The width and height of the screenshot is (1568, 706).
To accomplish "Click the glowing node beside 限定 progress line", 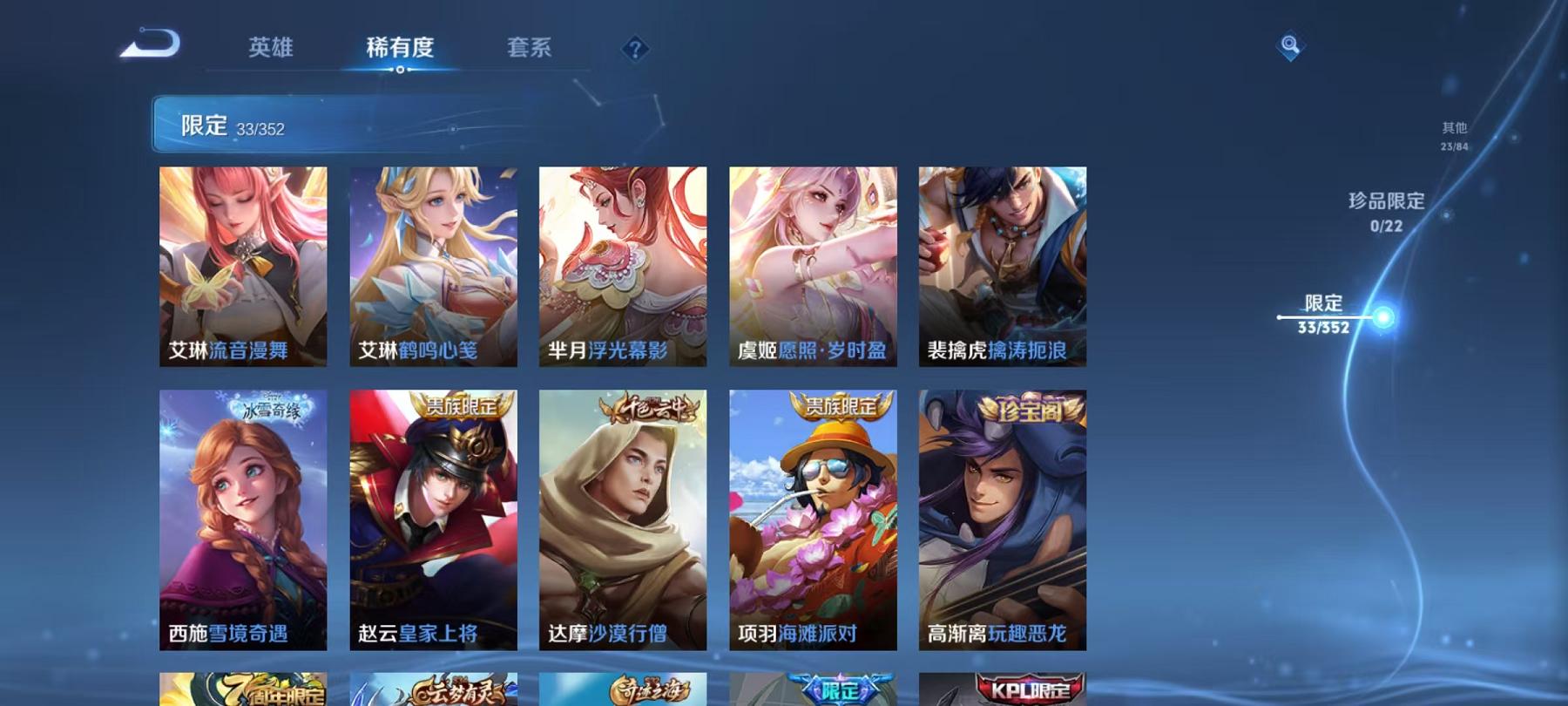I will click(x=1384, y=317).
